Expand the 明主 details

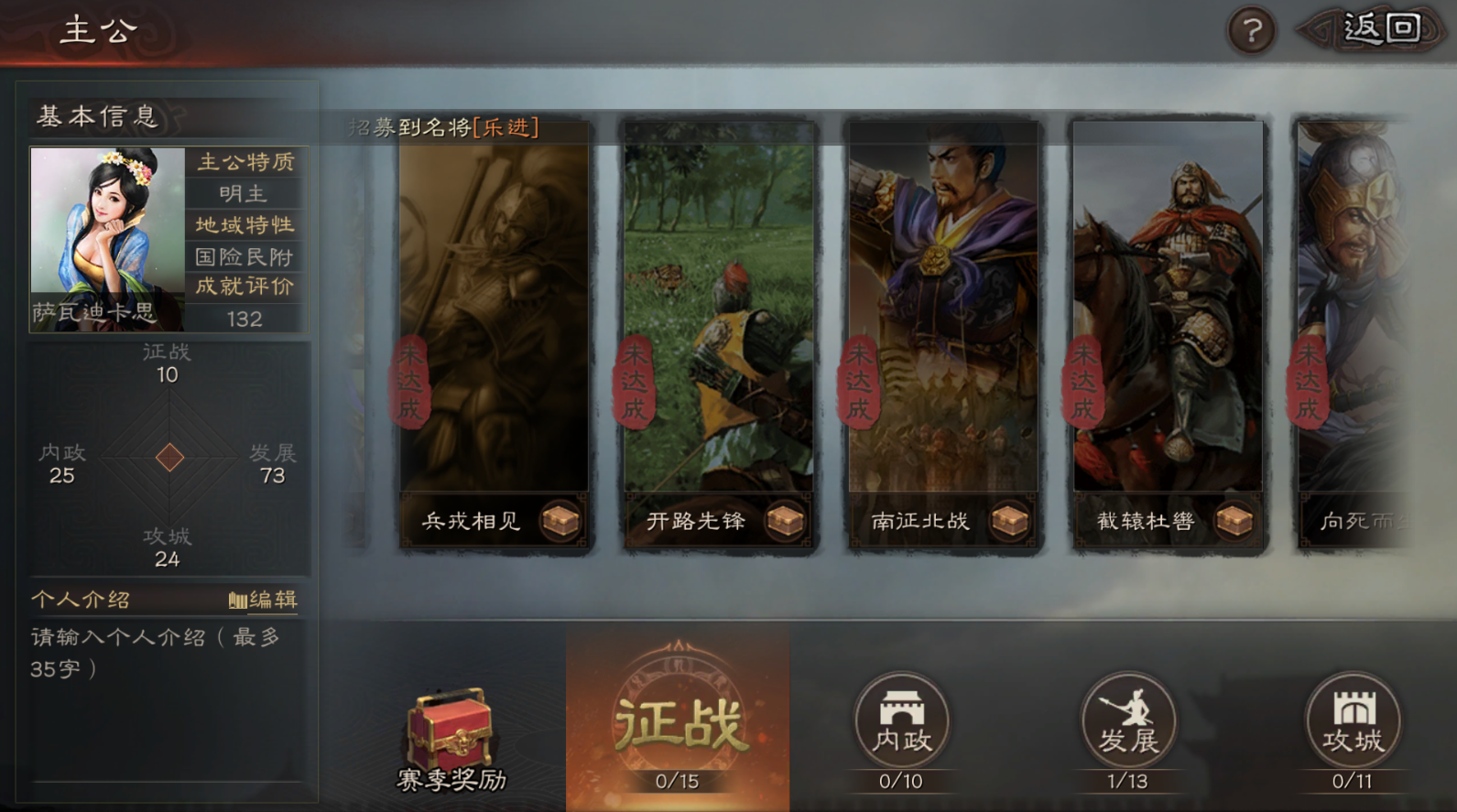tap(245, 194)
